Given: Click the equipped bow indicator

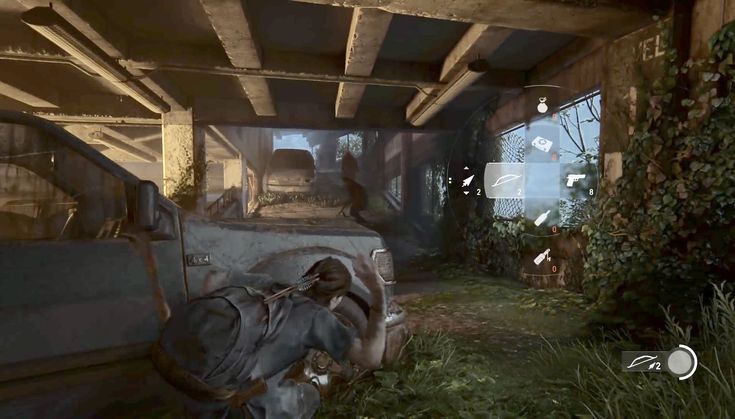Looking at the screenshot, I should coord(646,361).
